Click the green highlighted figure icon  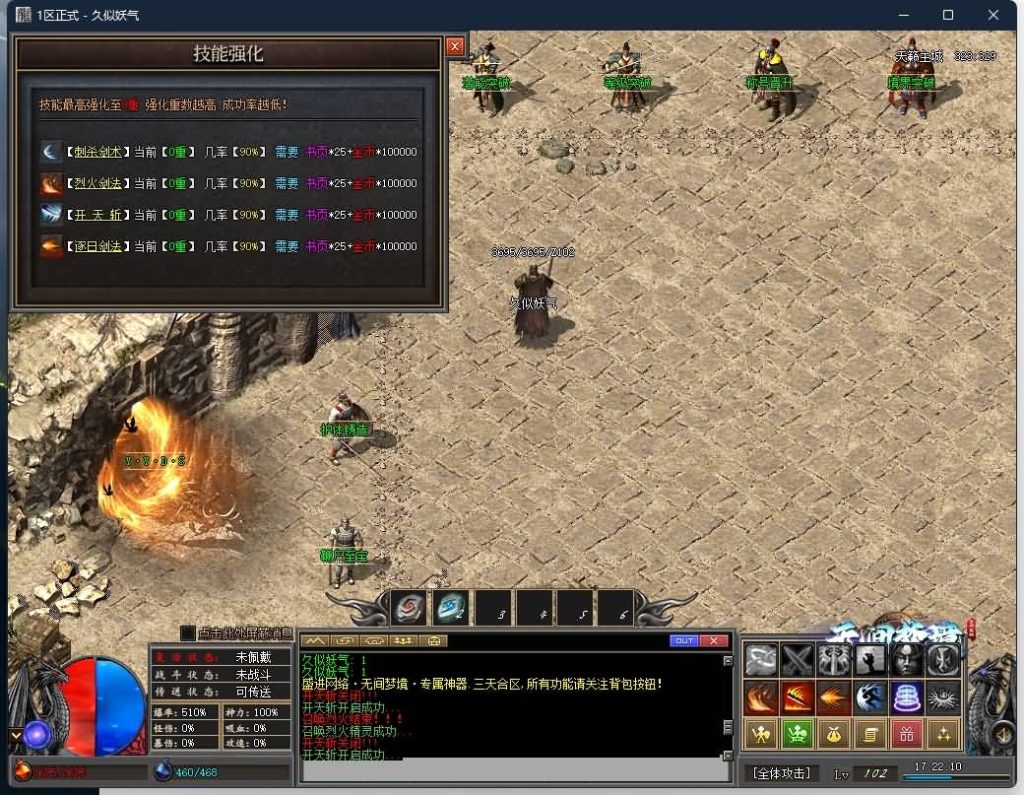point(797,735)
